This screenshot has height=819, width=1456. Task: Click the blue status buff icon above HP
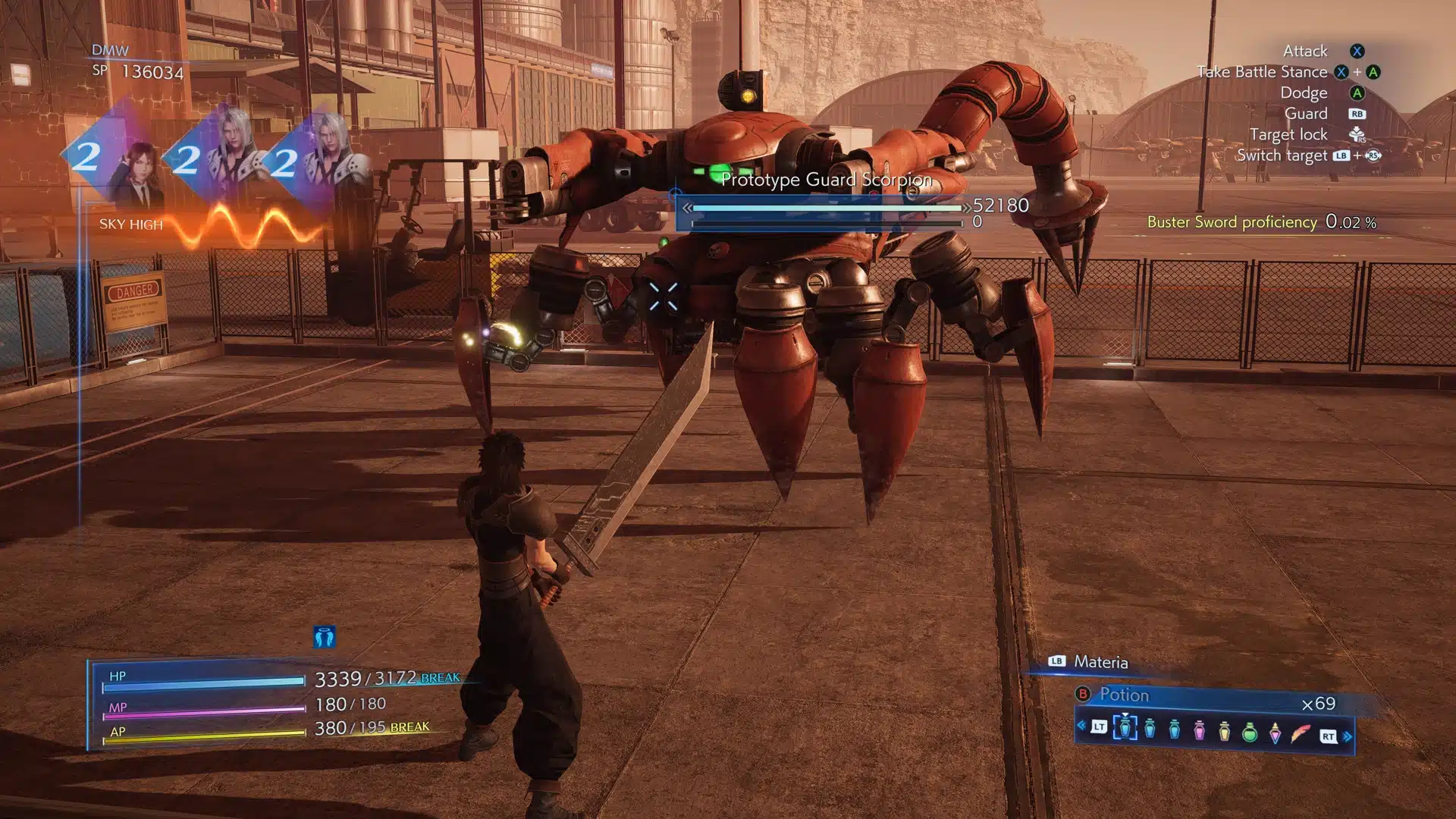(324, 637)
